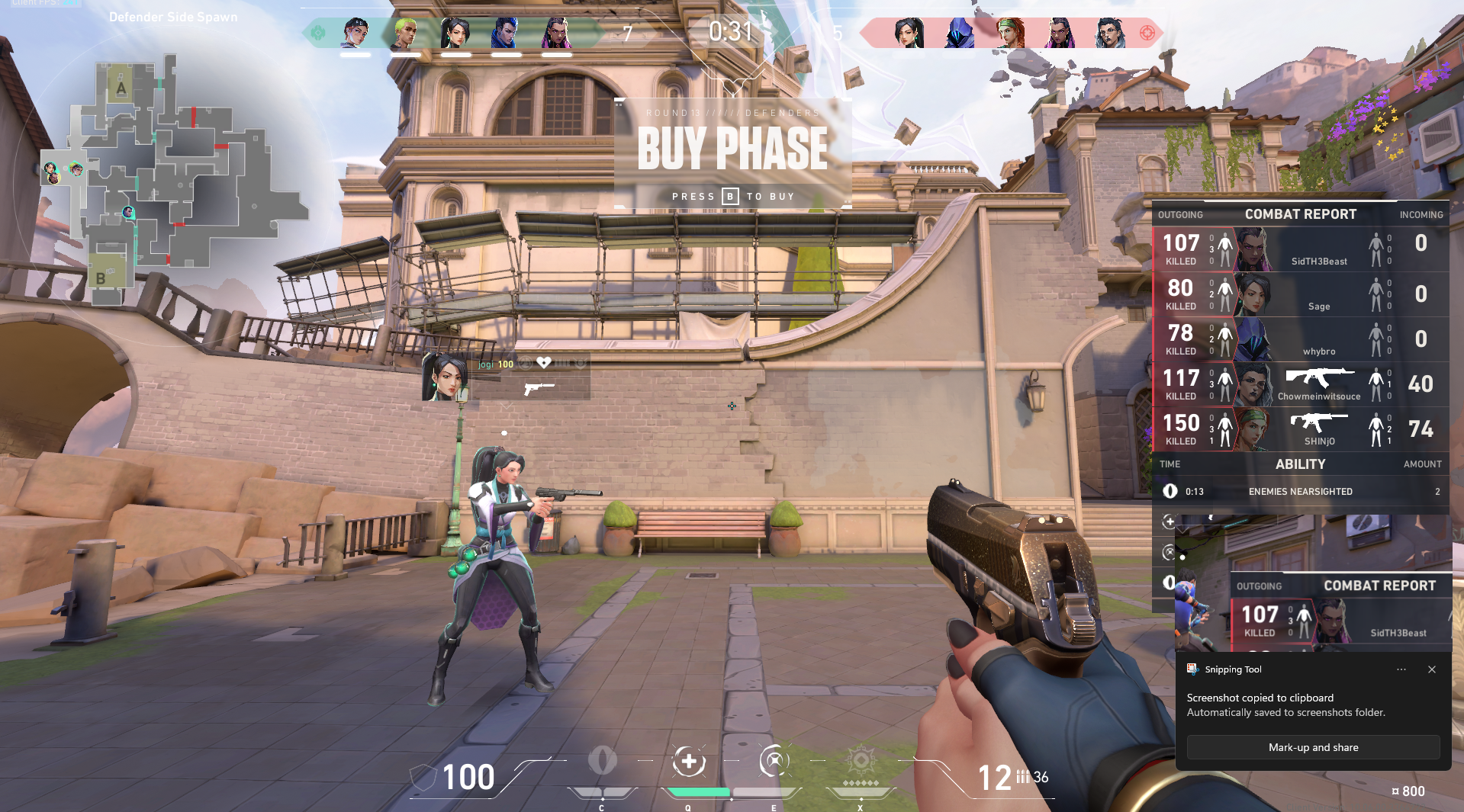Select the SidTH3Beast combat report row
Image resolution: width=1464 pixels, height=812 pixels.
pos(1300,249)
